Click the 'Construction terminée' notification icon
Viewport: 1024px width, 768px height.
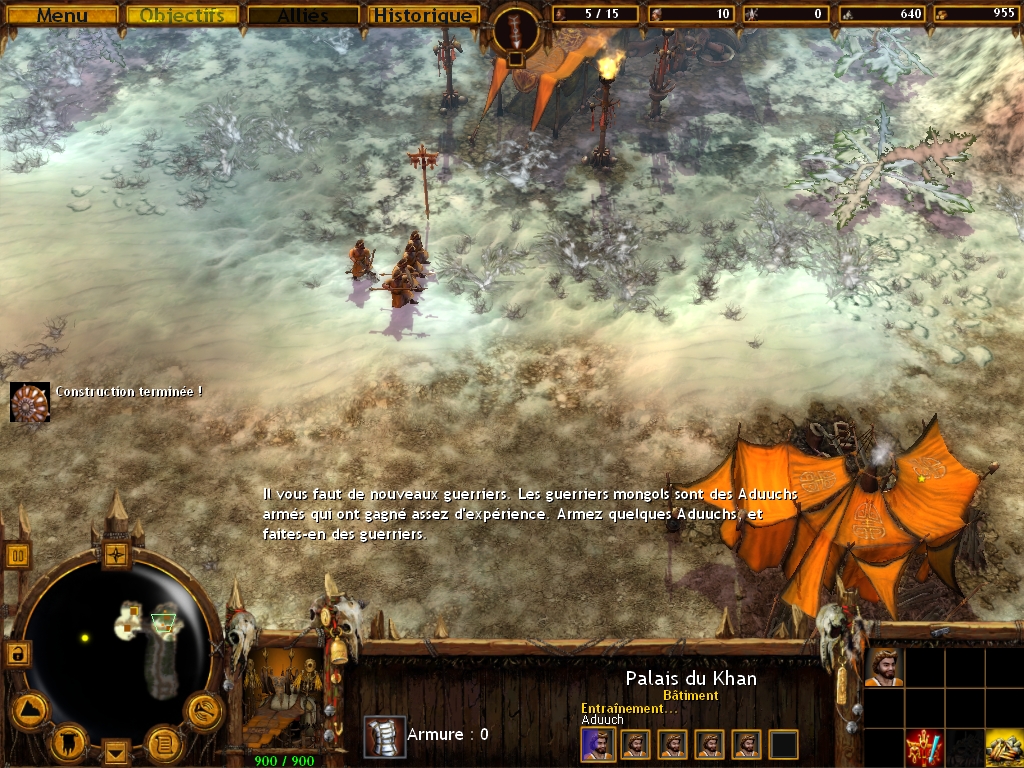pyautogui.click(x=30, y=402)
